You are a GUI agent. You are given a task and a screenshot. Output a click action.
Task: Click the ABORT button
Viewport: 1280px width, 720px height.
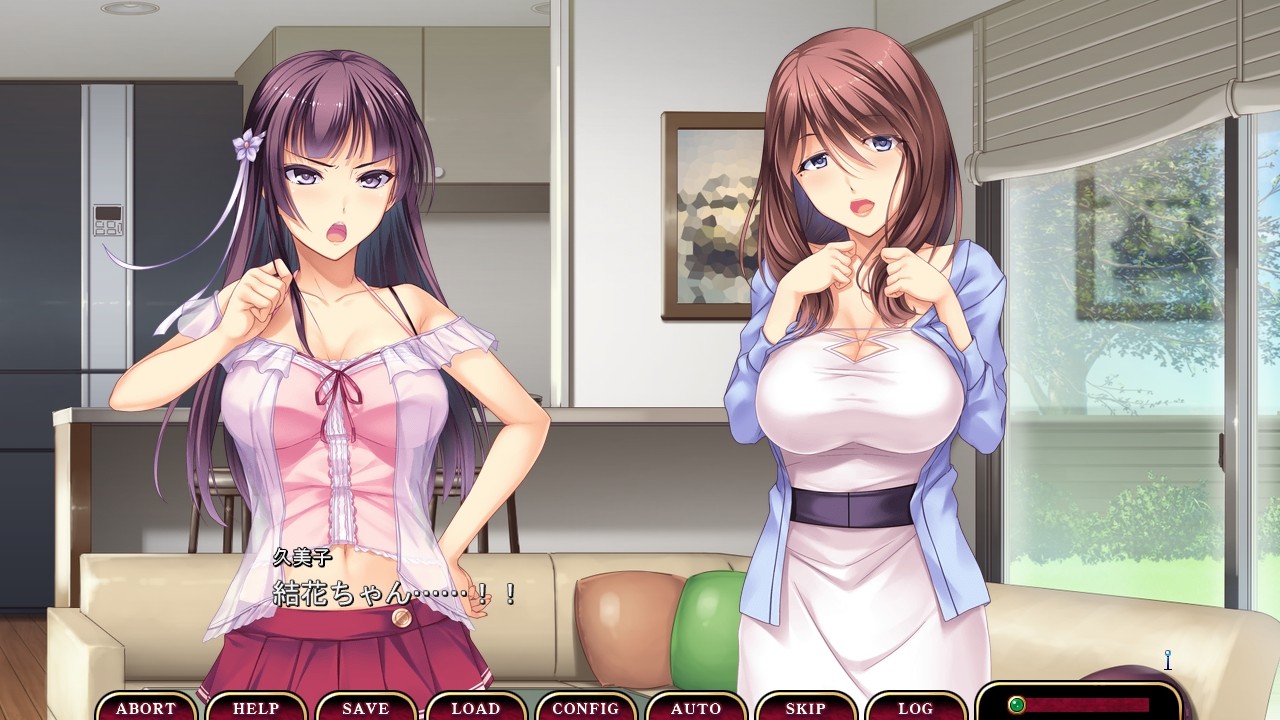click(x=146, y=708)
